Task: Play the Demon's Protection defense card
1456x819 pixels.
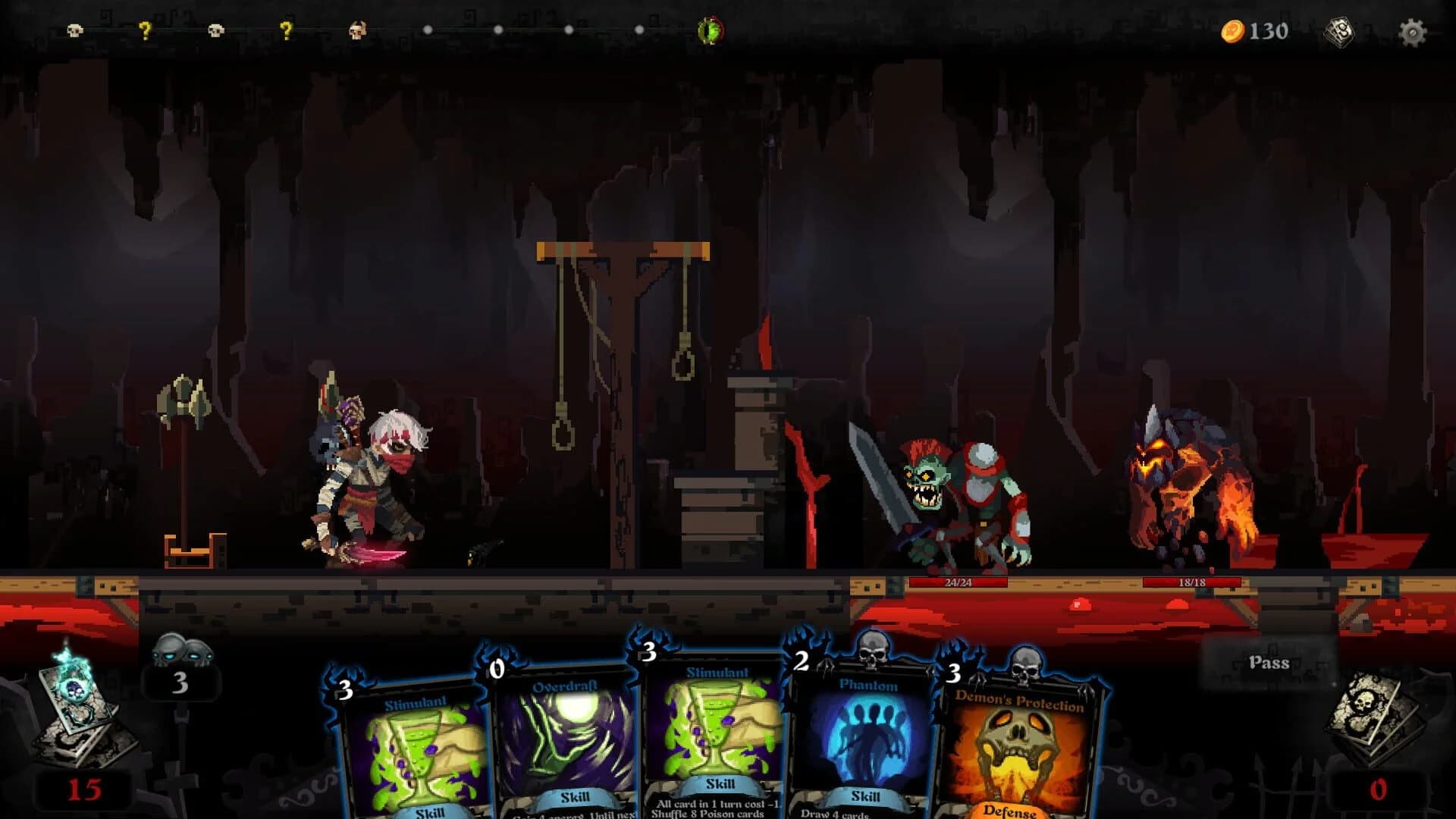Action: click(x=1020, y=751)
